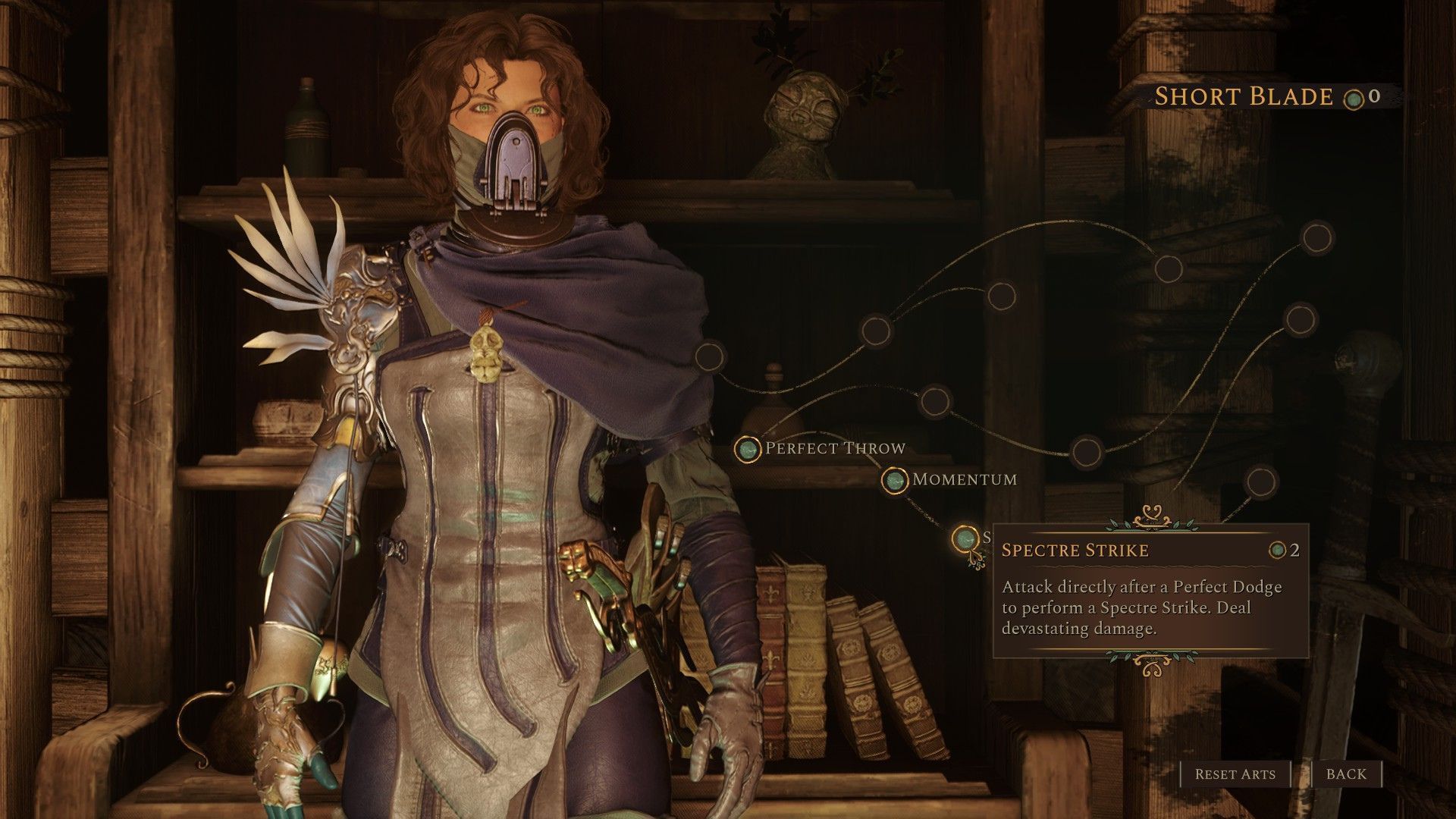Go back with the Back button

coord(1346,774)
